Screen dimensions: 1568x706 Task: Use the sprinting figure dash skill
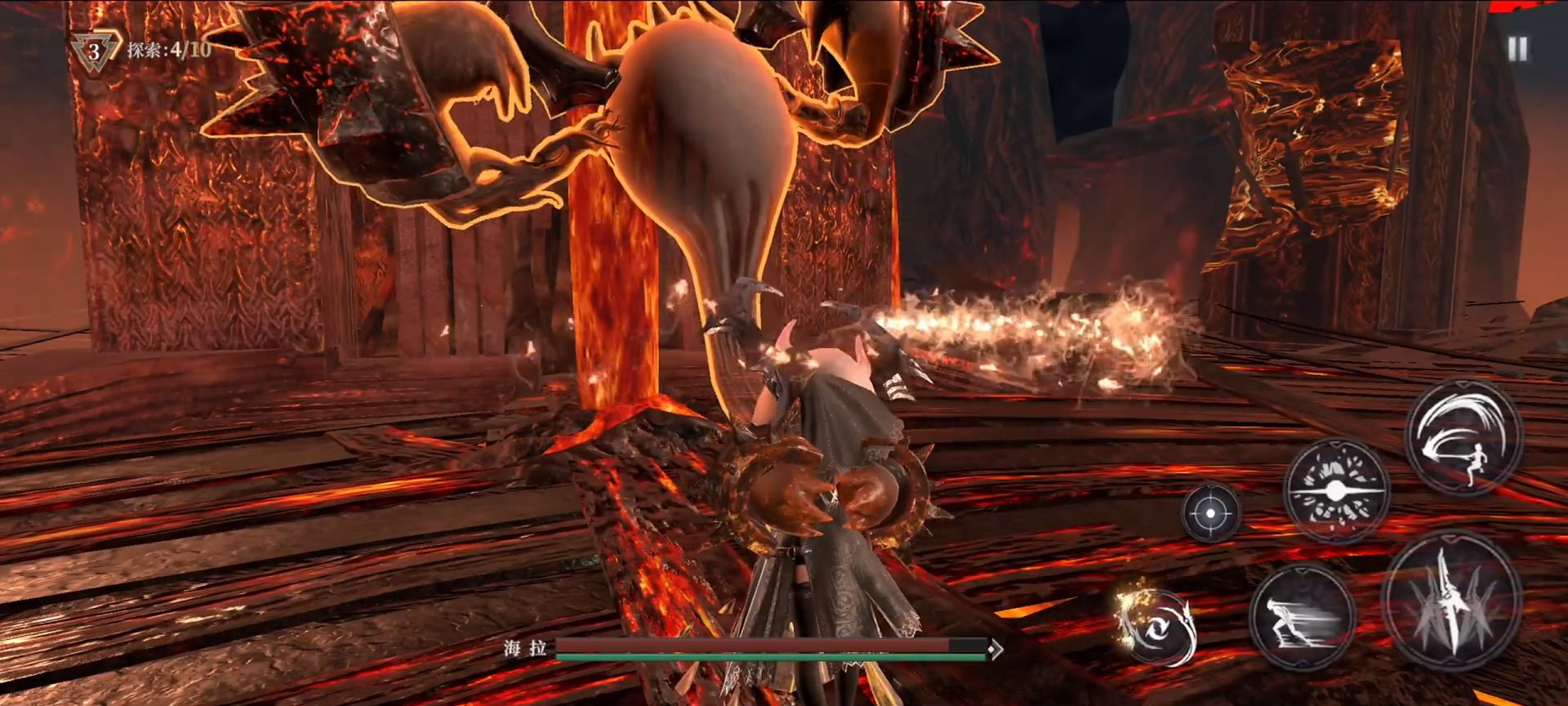[x=1301, y=616]
